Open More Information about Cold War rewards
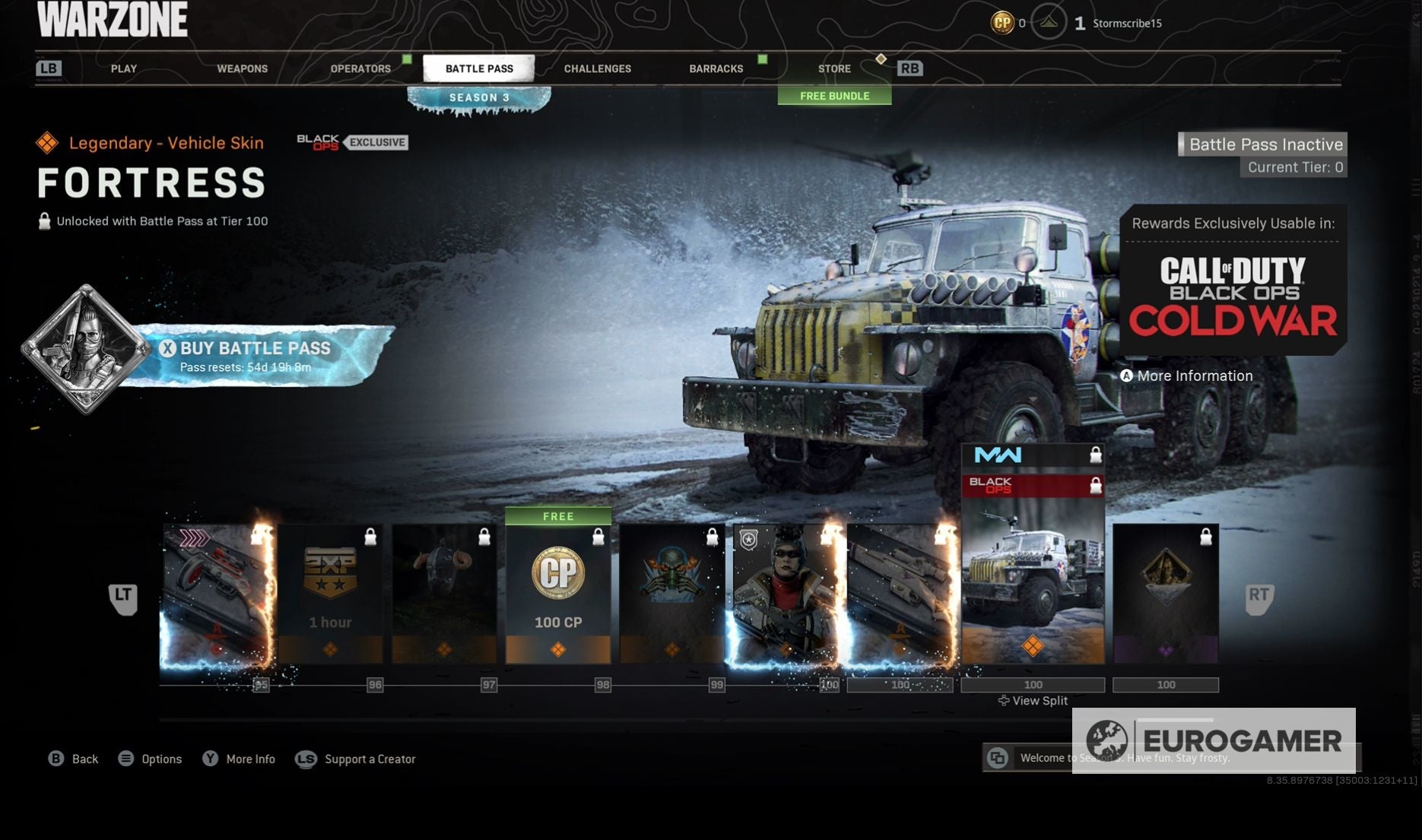 click(1194, 376)
